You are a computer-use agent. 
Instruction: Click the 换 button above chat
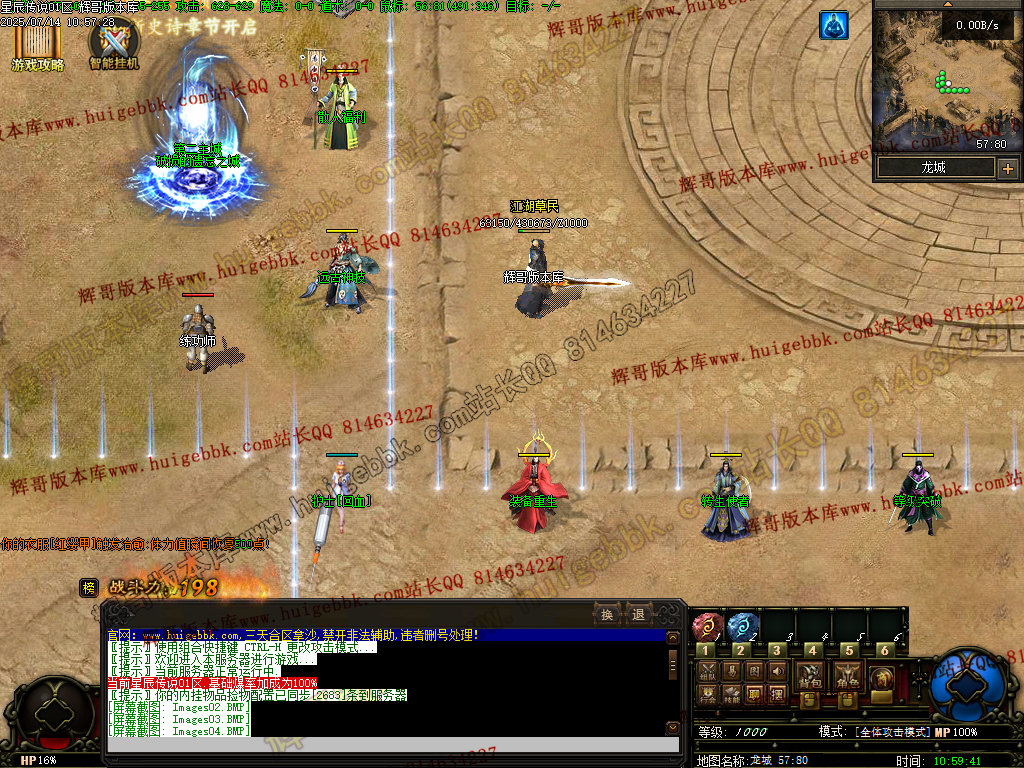point(607,614)
